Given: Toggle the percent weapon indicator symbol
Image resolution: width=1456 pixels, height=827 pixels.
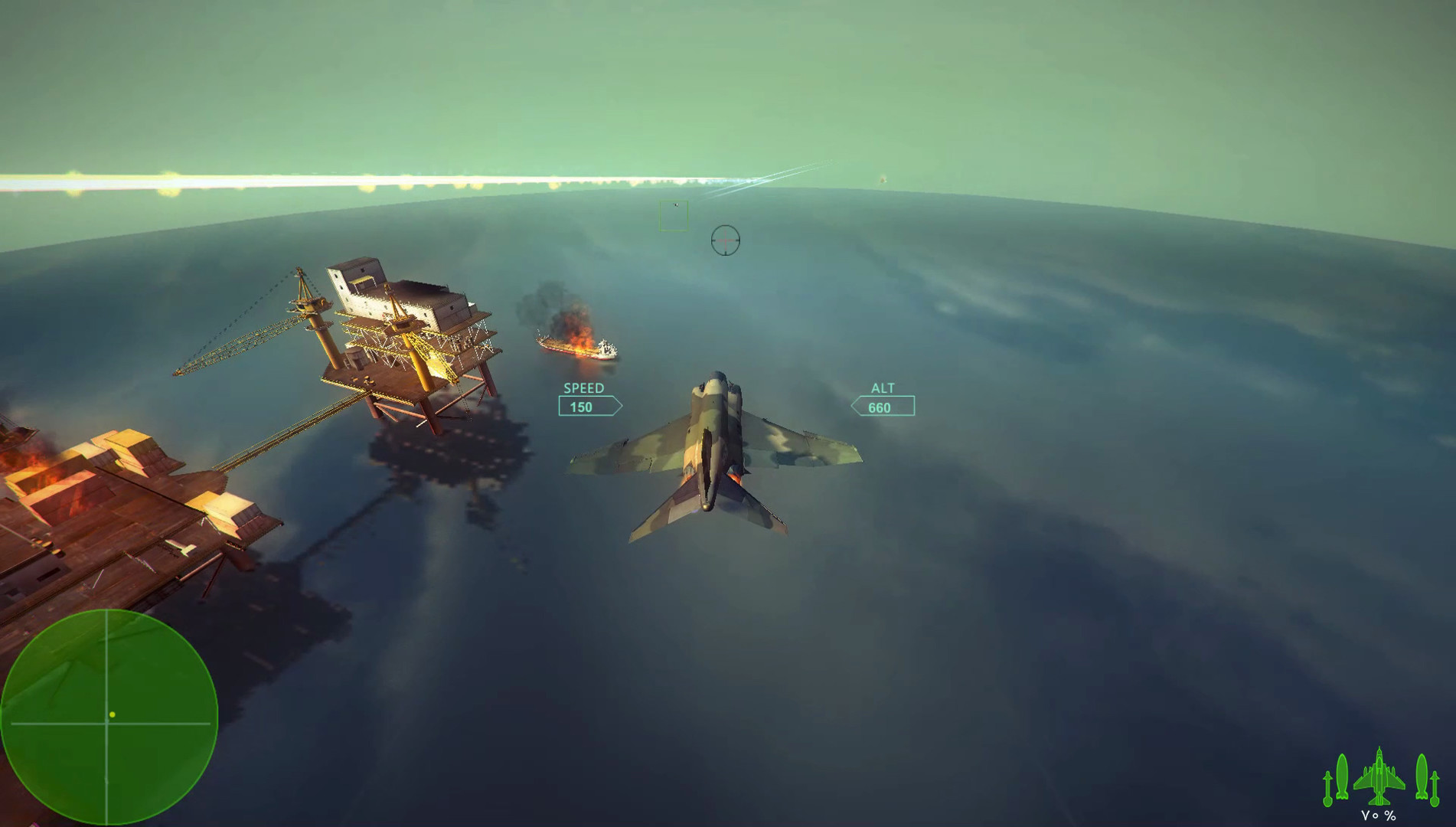Looking at the screenshot, I should 1389,816.
